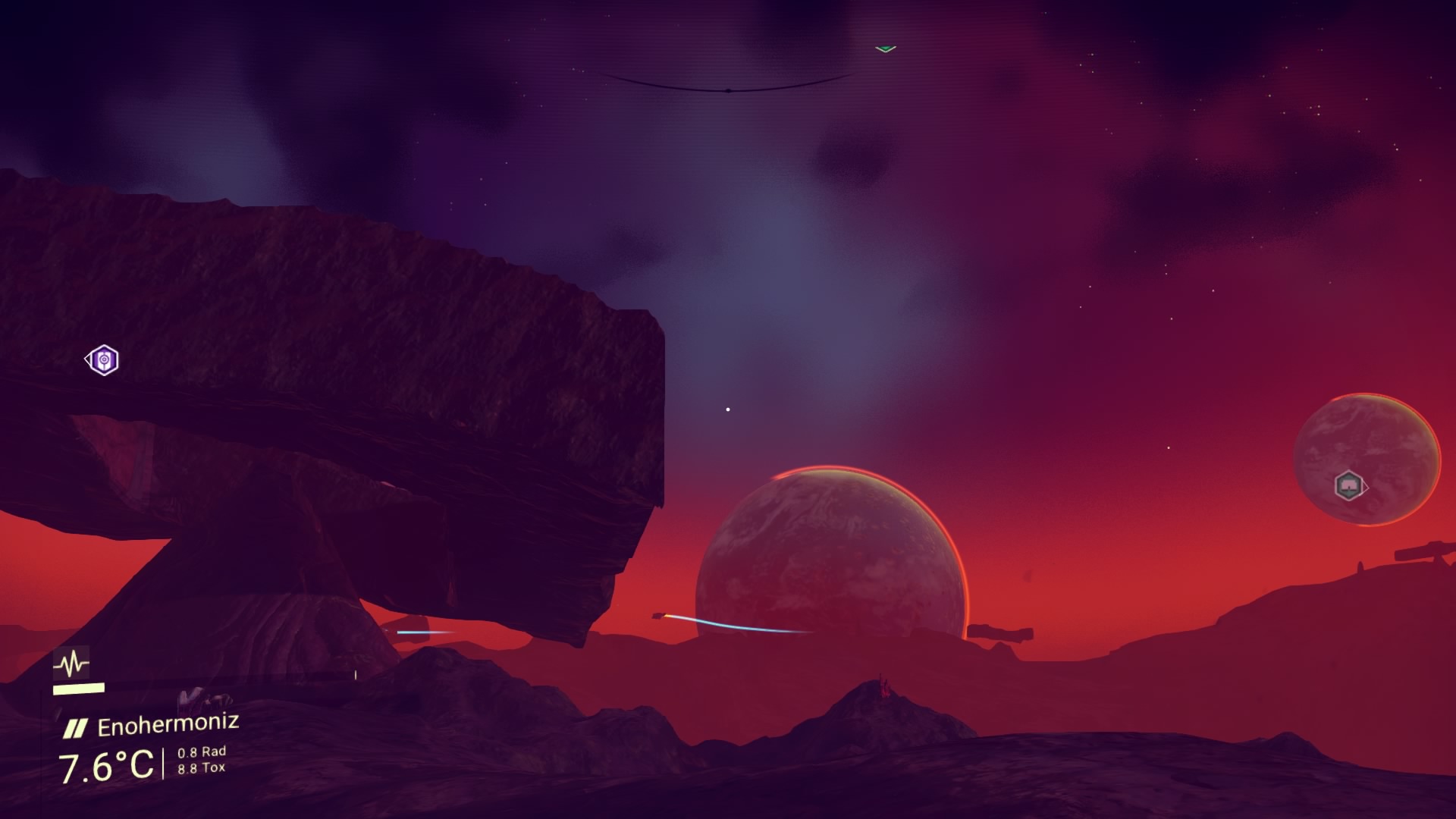Click the scanner pulse waveform icon
Viewport: 1456px width, 819px height.
point(72,664)
